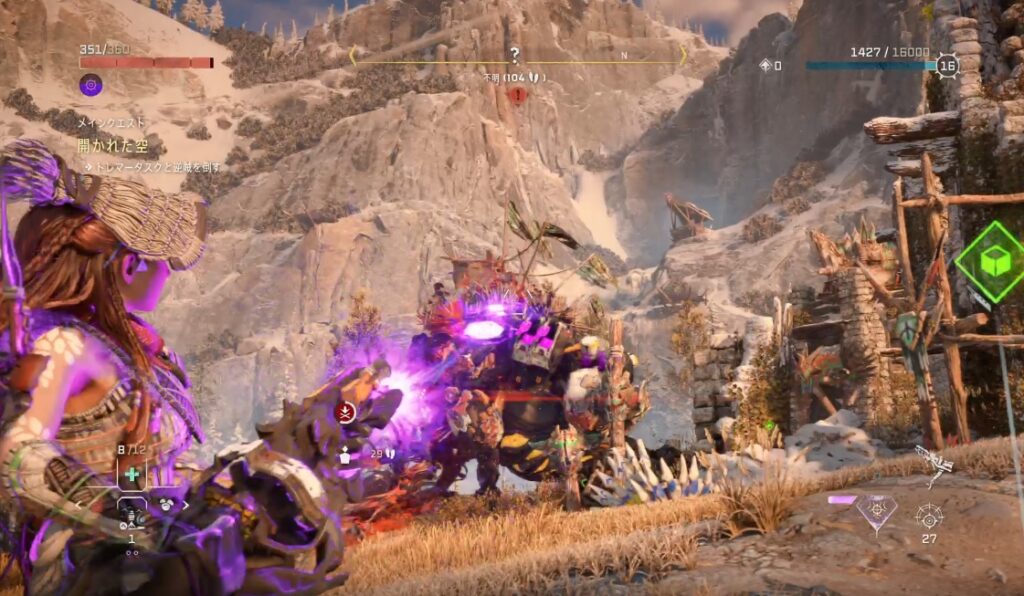1024x596 pixels.
Task: Click the white pouch pickup icon showing 29
Action: point(345,455)
